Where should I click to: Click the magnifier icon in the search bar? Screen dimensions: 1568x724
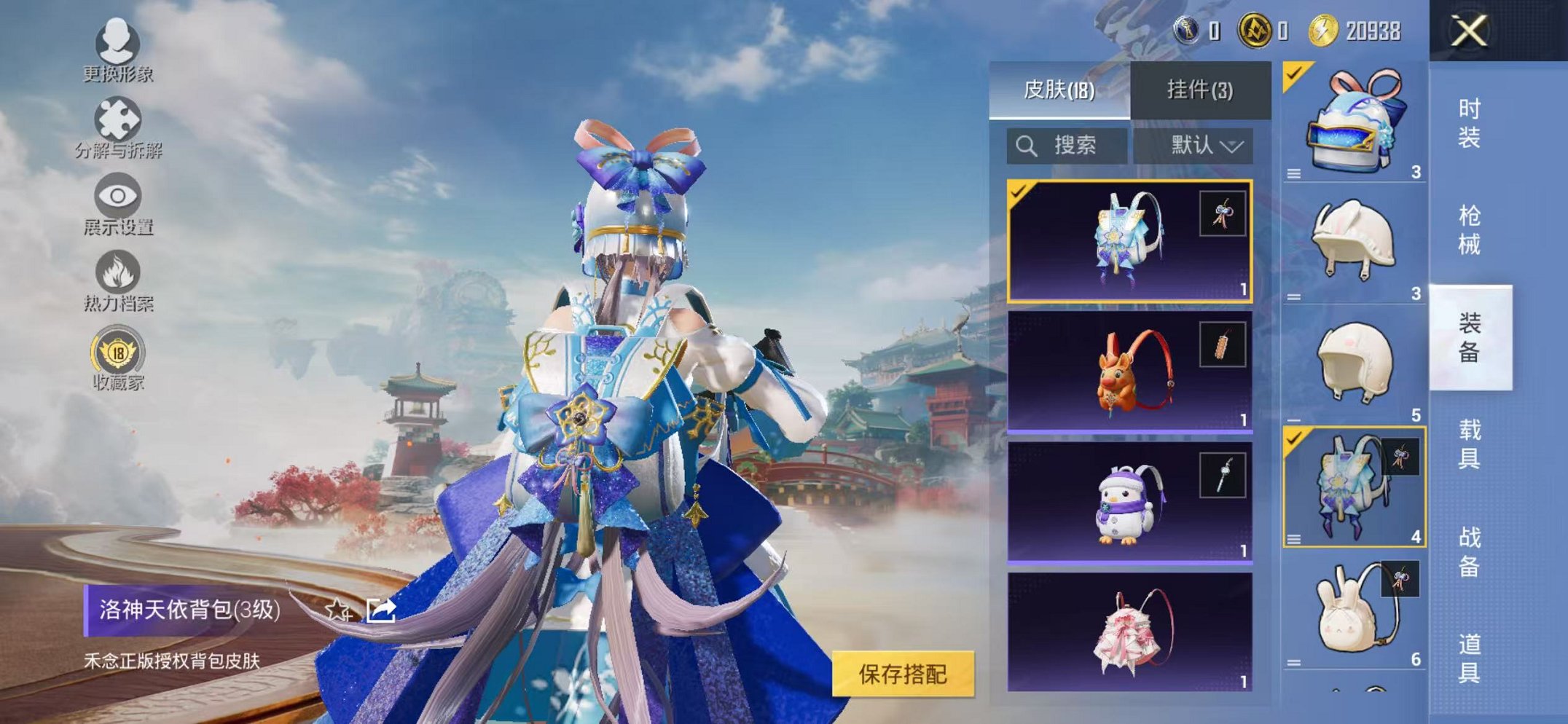[x=1028, y=145]
